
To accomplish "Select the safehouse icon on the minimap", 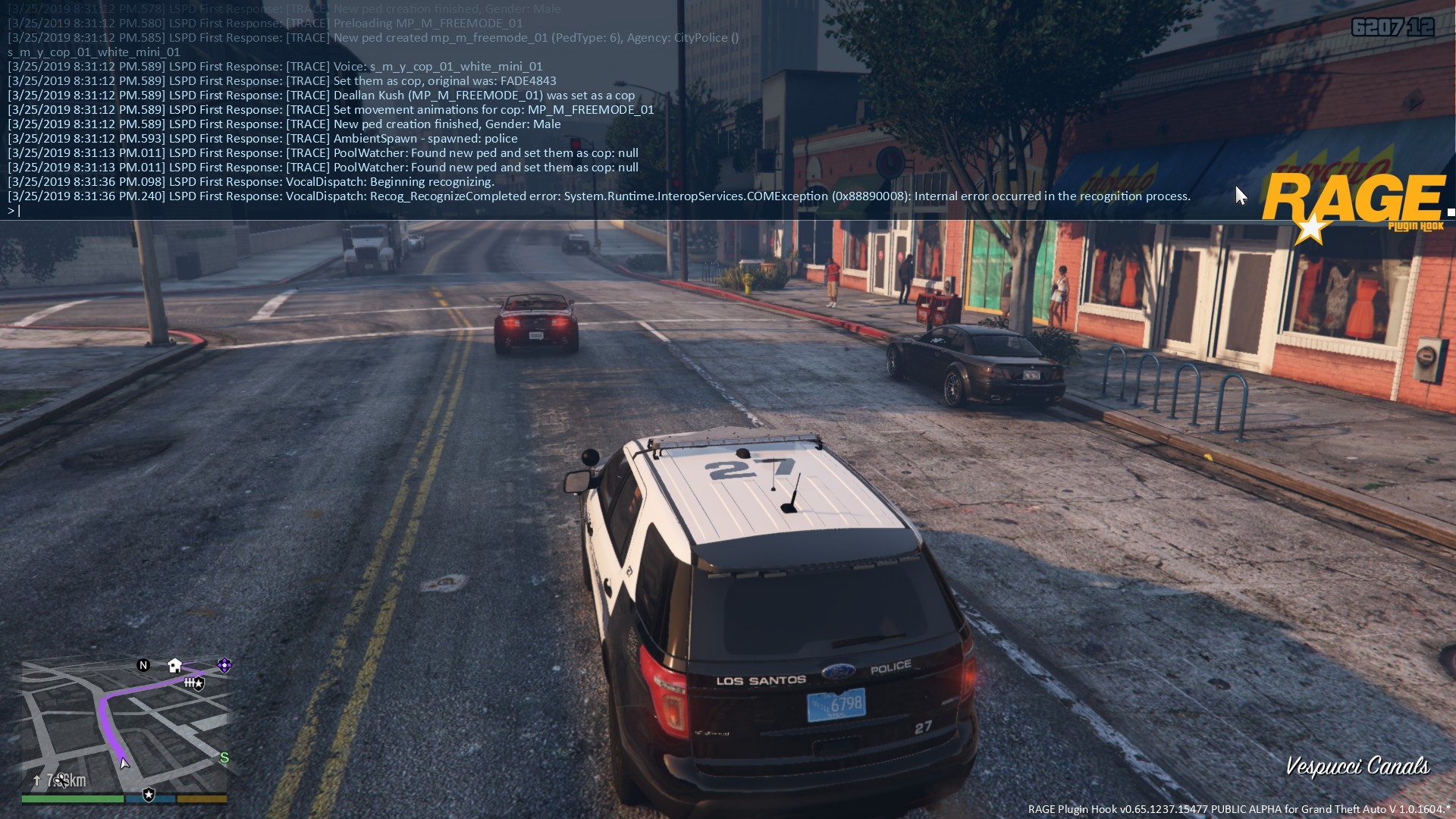I will point(175,665).
